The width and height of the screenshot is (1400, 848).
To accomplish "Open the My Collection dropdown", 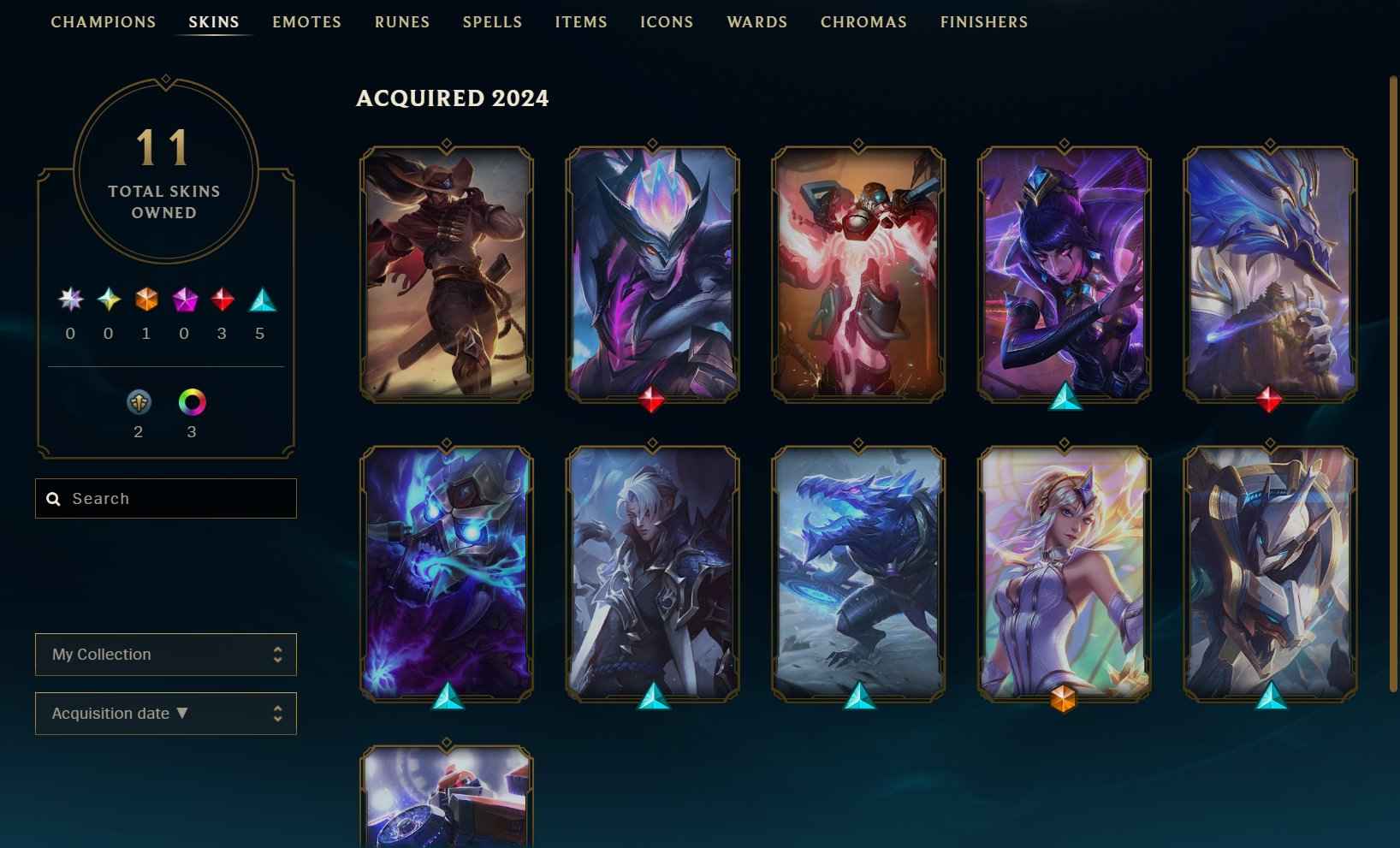I will click(165, 654).
